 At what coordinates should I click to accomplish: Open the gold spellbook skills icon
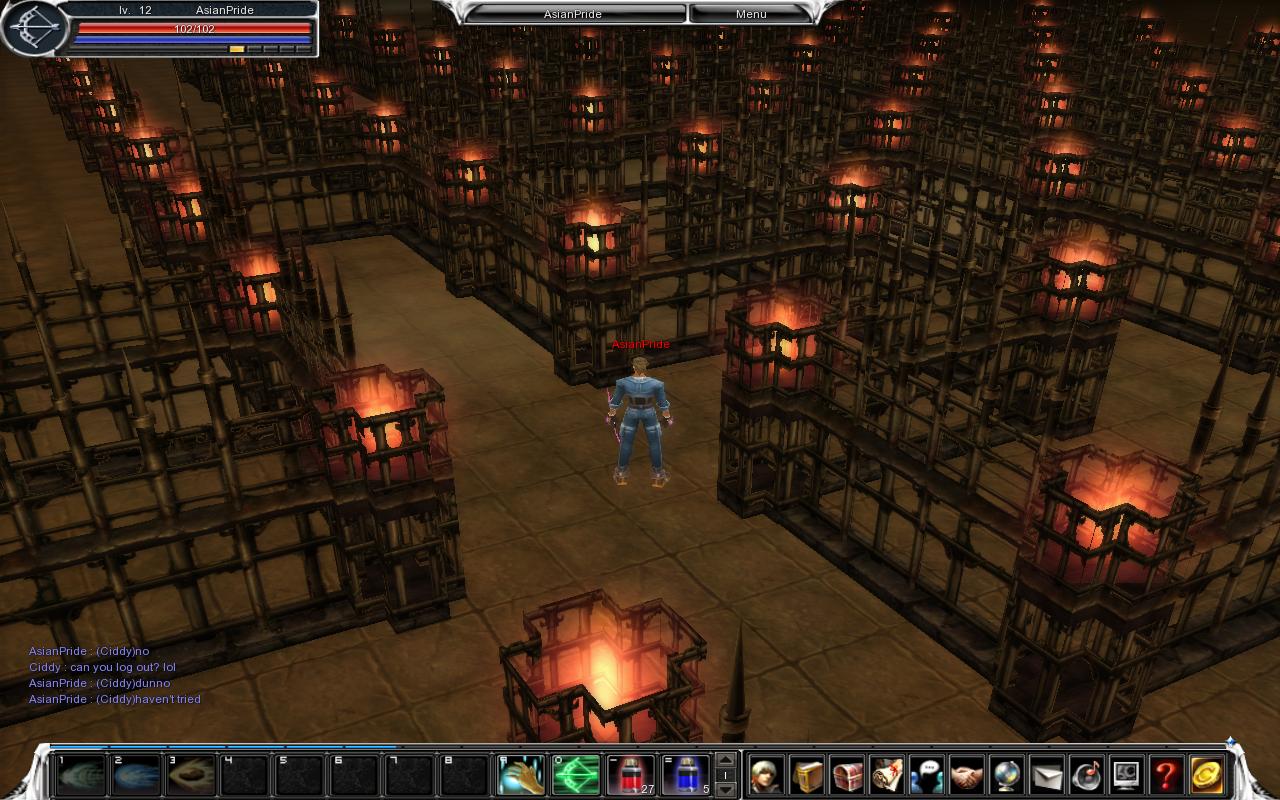click(807, 775)
